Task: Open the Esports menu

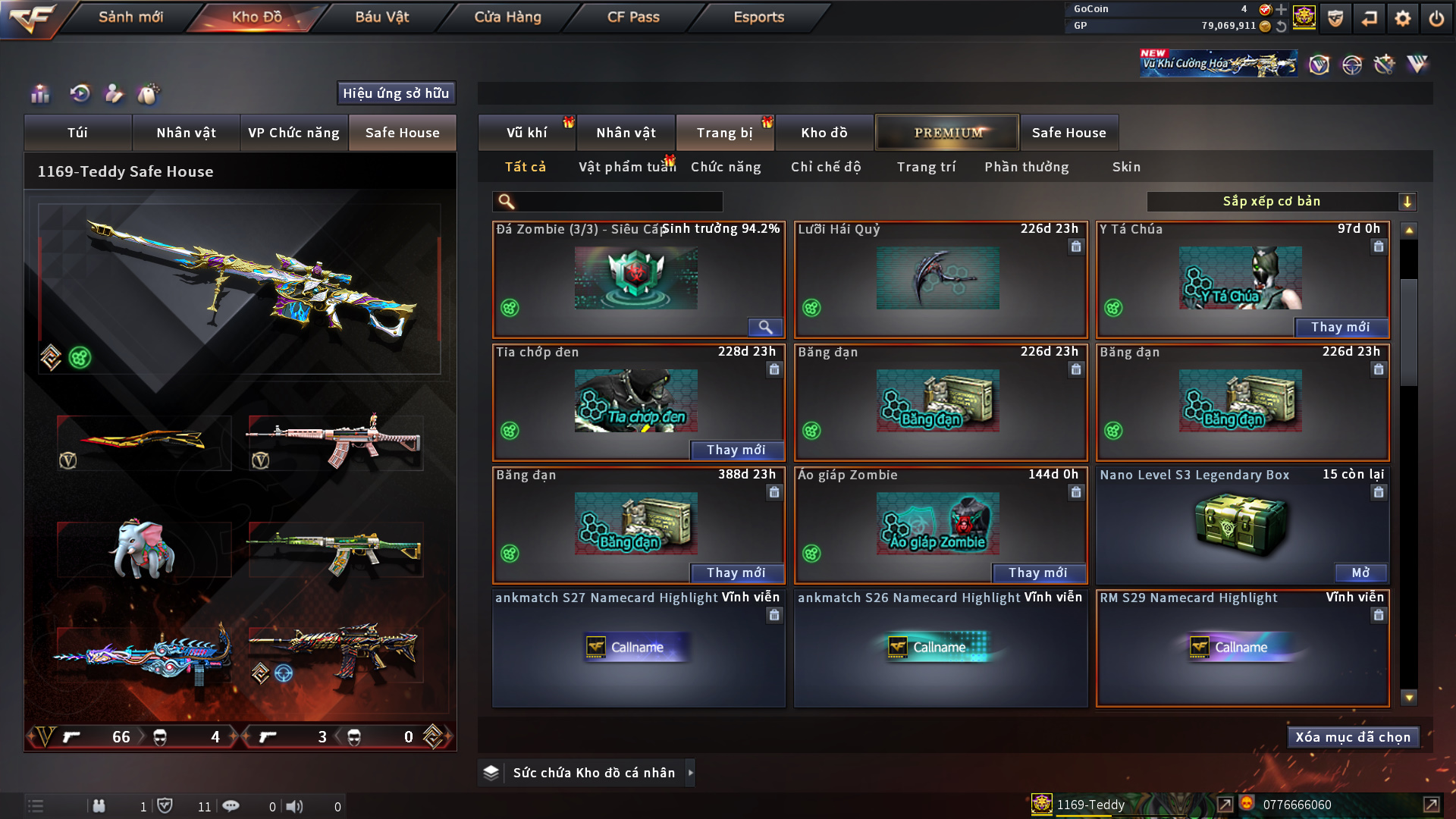Action: [758, 17]
